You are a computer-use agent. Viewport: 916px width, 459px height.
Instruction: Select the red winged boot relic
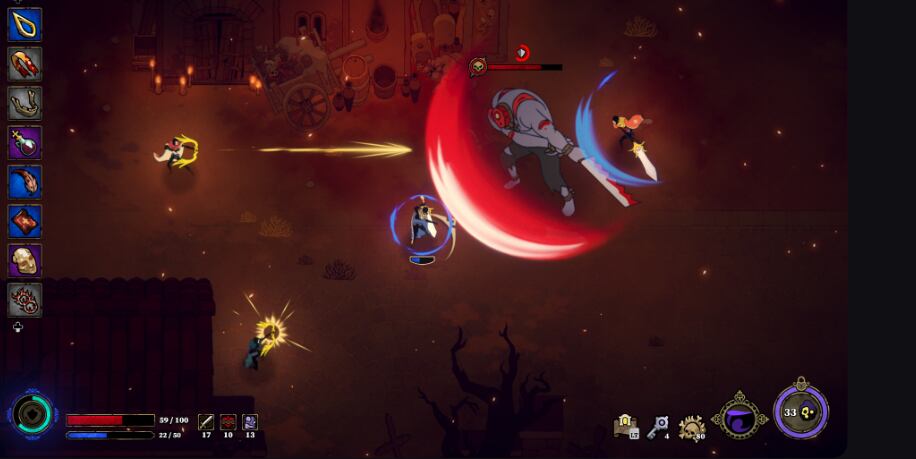click(25, 64)
